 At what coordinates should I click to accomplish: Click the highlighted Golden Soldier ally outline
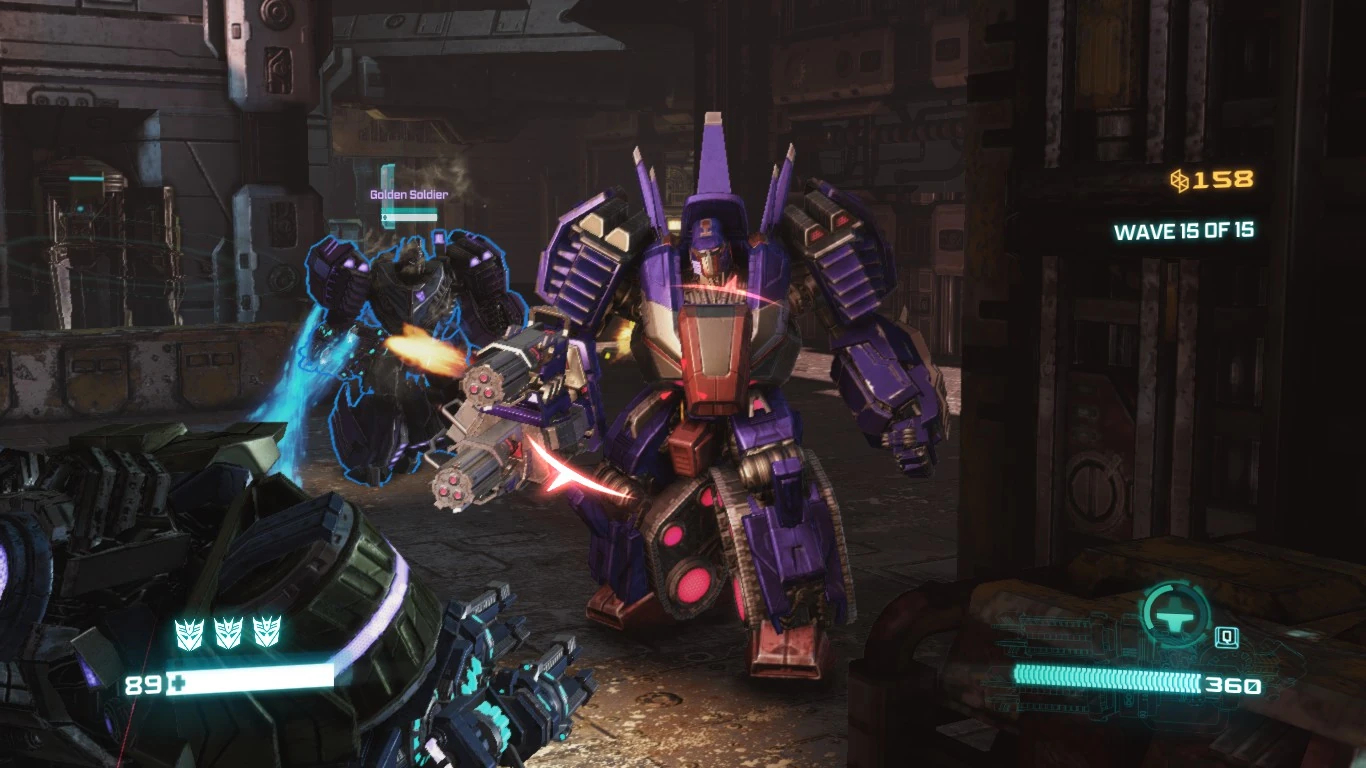click(400, 330)
